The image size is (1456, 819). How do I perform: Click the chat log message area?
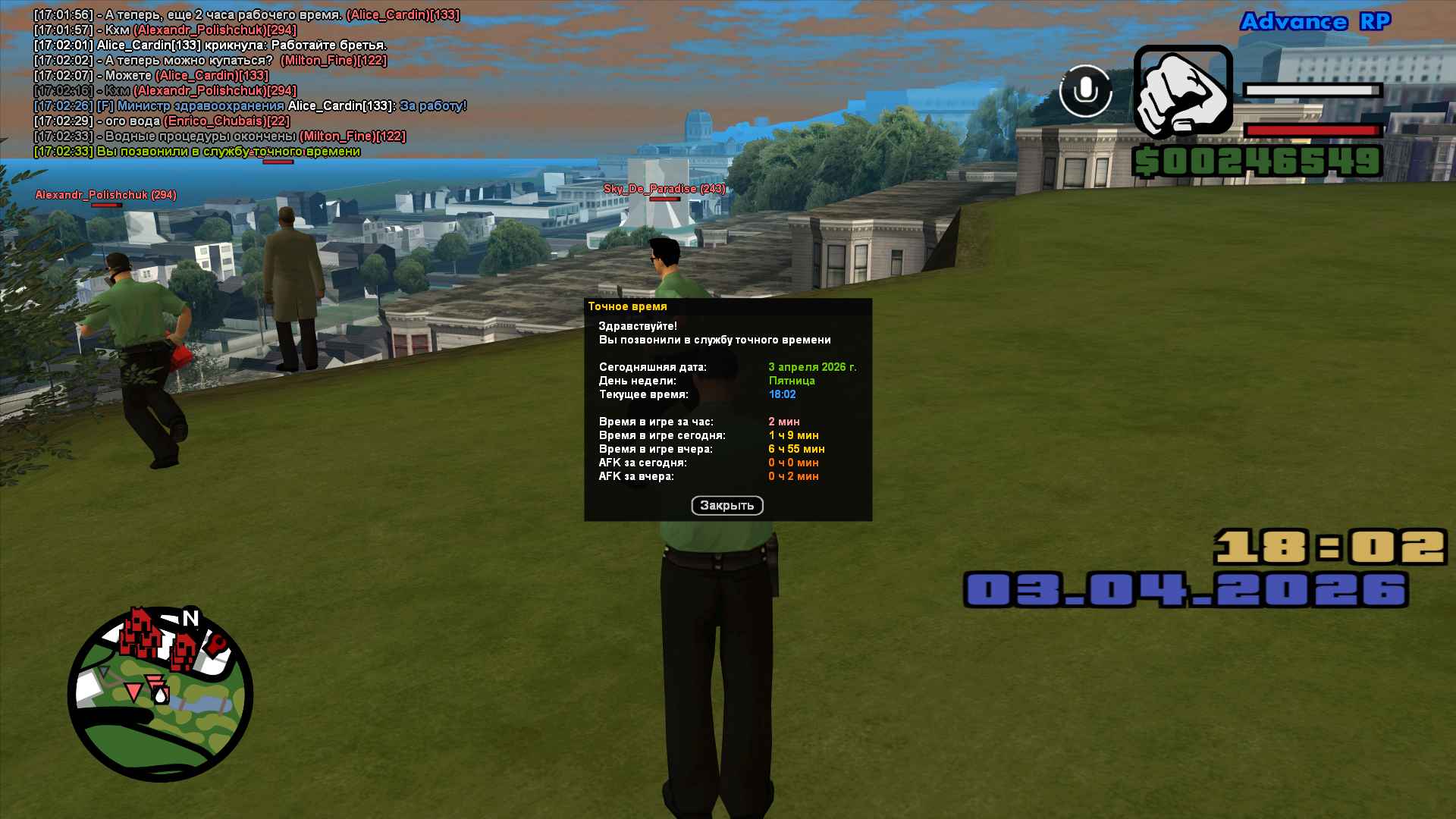pyautogui.click(x=250, y=83)
